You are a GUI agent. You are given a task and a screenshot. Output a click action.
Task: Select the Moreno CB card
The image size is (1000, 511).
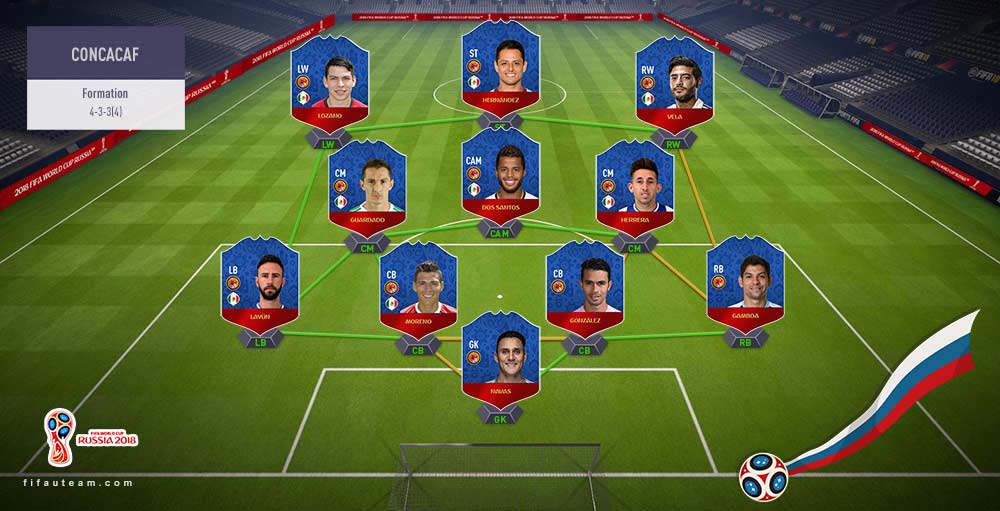tap(418, 287)
